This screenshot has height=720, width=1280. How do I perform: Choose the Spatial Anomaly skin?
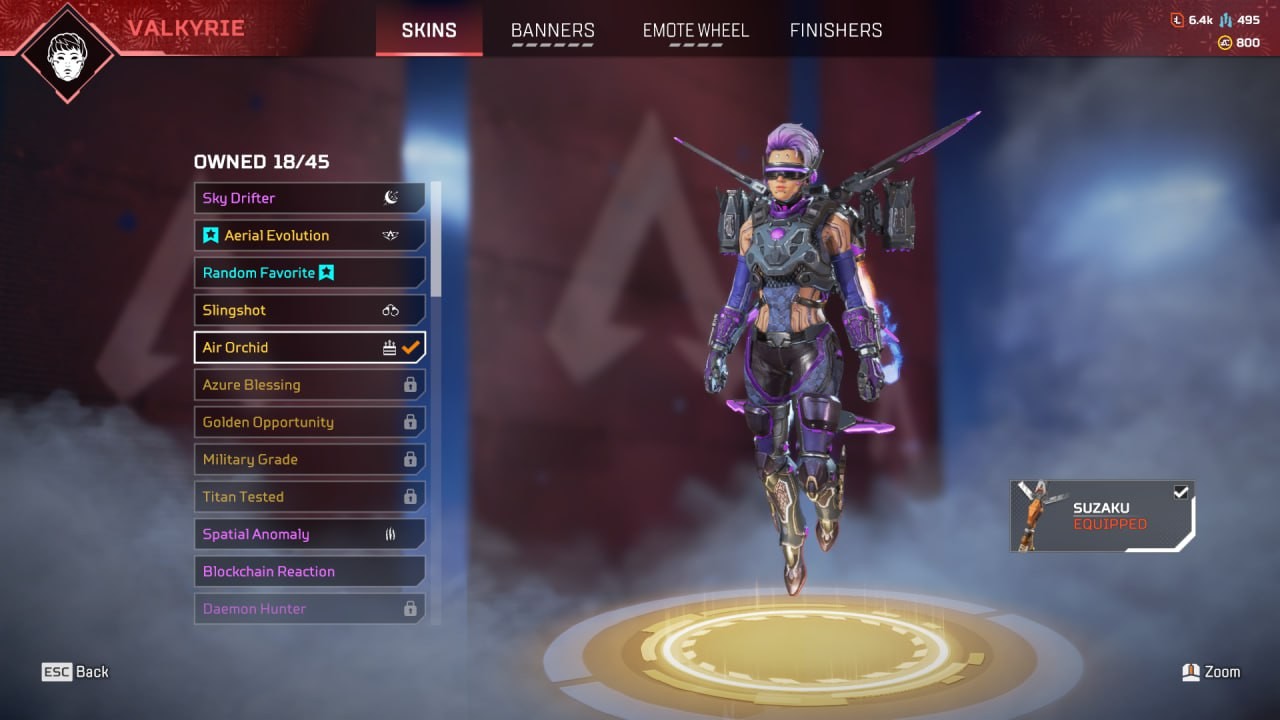click(309, 534)
